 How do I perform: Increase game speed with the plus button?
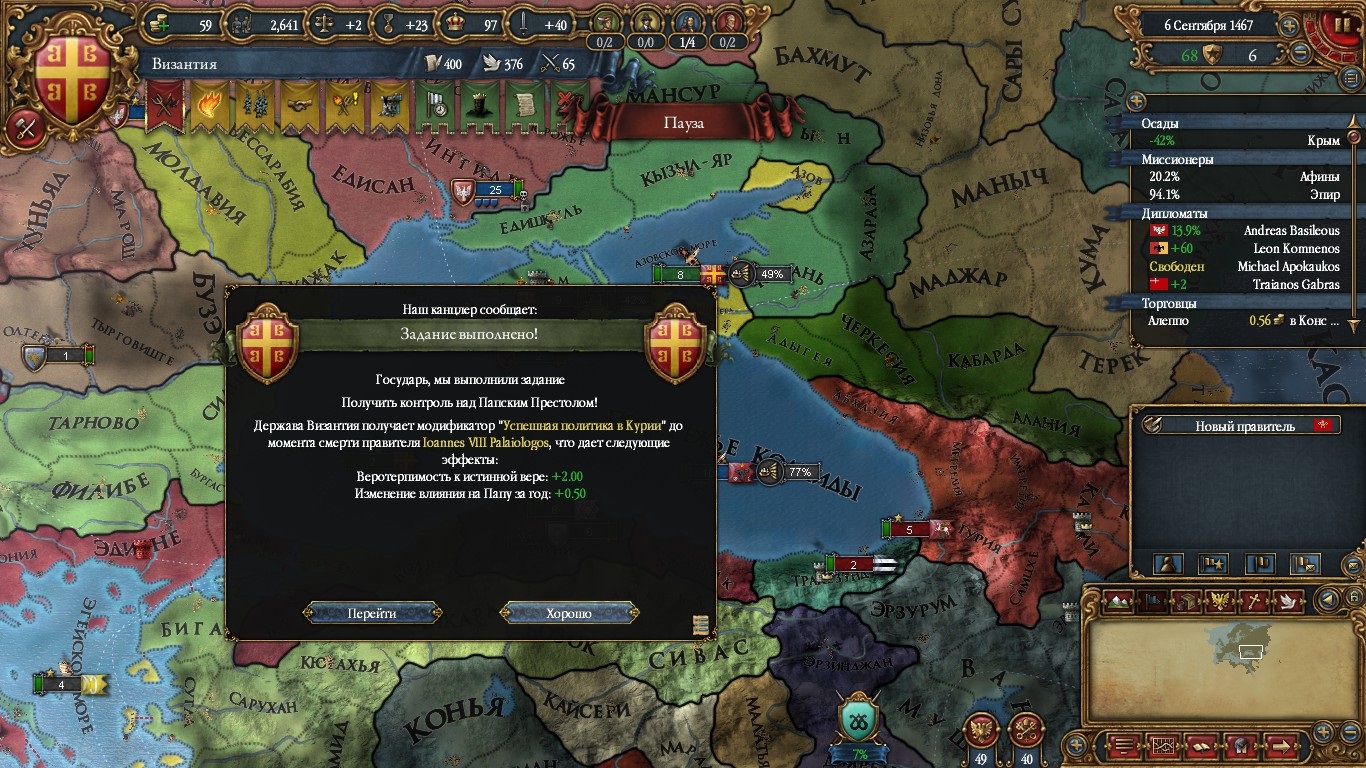(1290, 25)
